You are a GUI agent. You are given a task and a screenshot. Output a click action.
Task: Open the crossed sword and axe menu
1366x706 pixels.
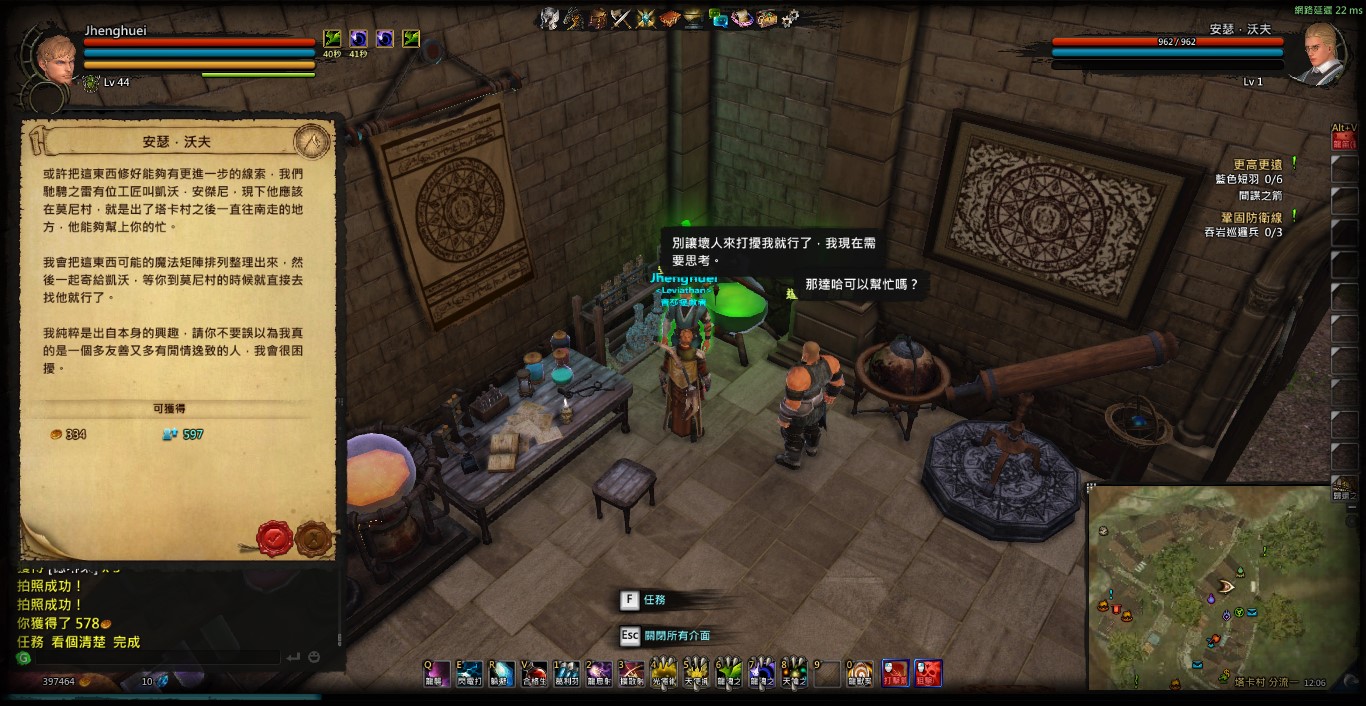coord(621,18)
